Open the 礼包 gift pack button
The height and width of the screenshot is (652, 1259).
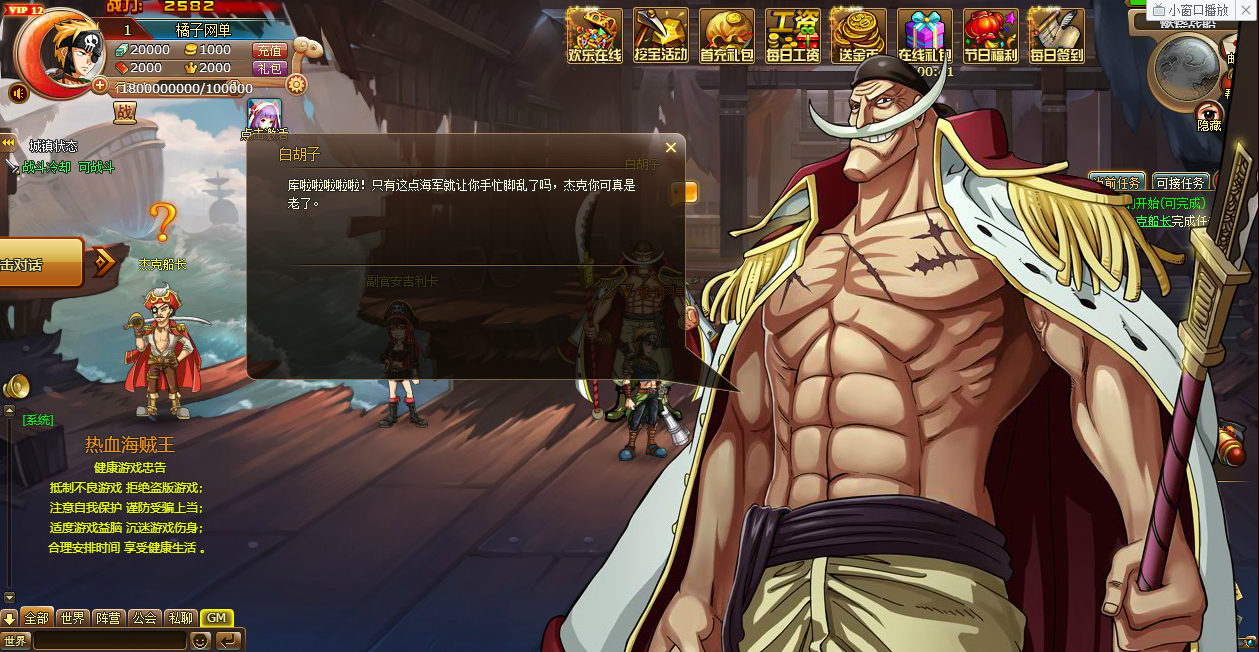tap(269, 68)
